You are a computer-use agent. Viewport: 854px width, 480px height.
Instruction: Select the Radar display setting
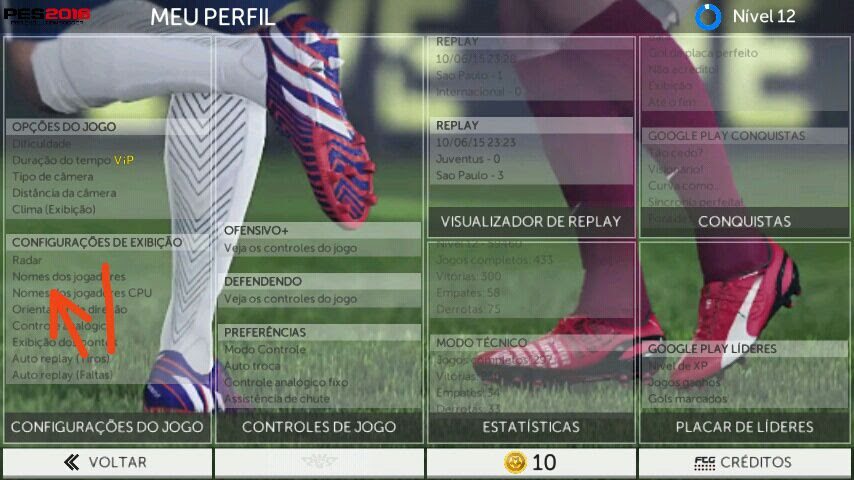tap(27, 260)
